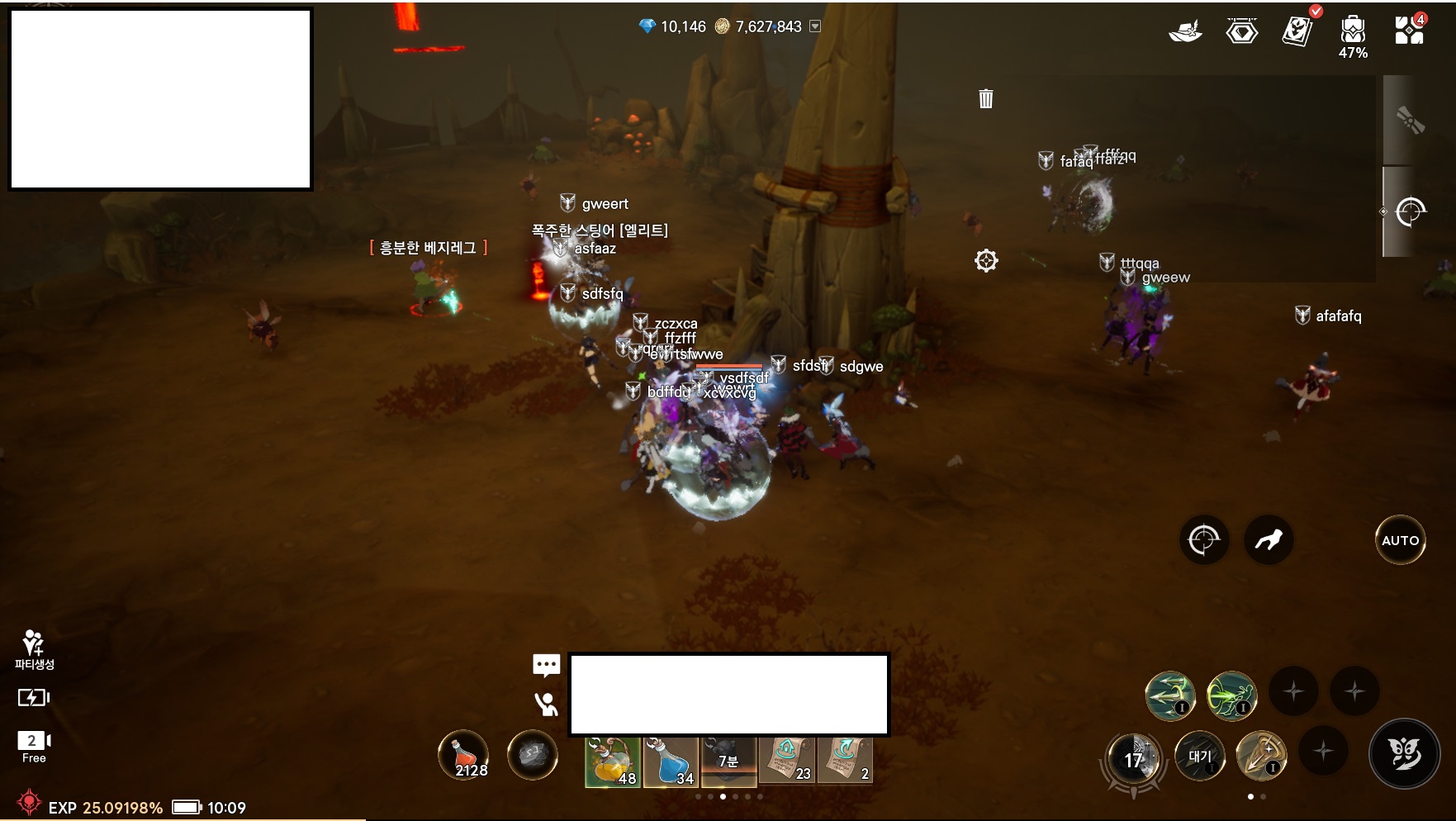Open the winged boot icon menu
The width and height of the screenshot is (1456, 821).
coord(1185,32)
